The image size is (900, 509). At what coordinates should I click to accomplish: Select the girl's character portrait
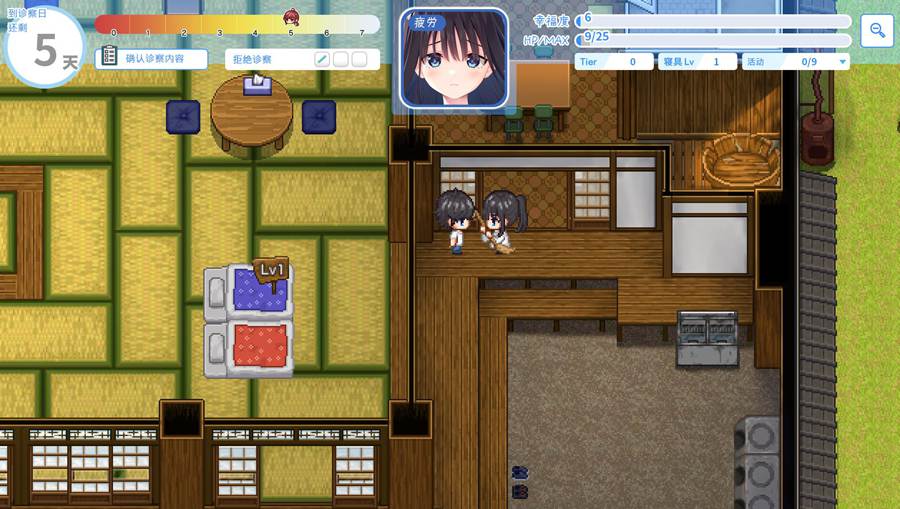[x=454, y=60]
